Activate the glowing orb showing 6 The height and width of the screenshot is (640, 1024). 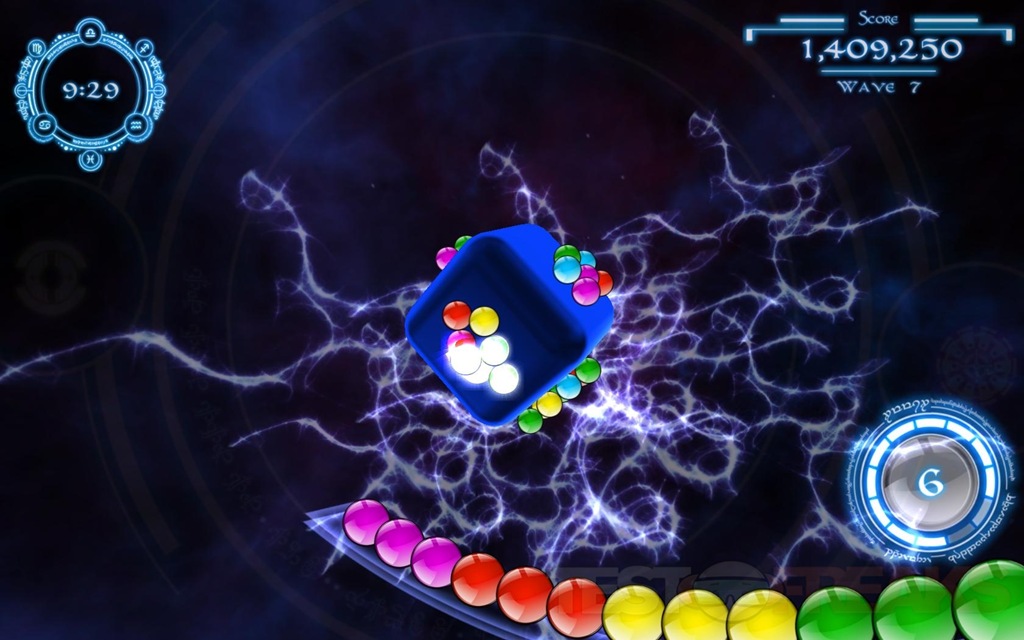click(x=931, y=483)
